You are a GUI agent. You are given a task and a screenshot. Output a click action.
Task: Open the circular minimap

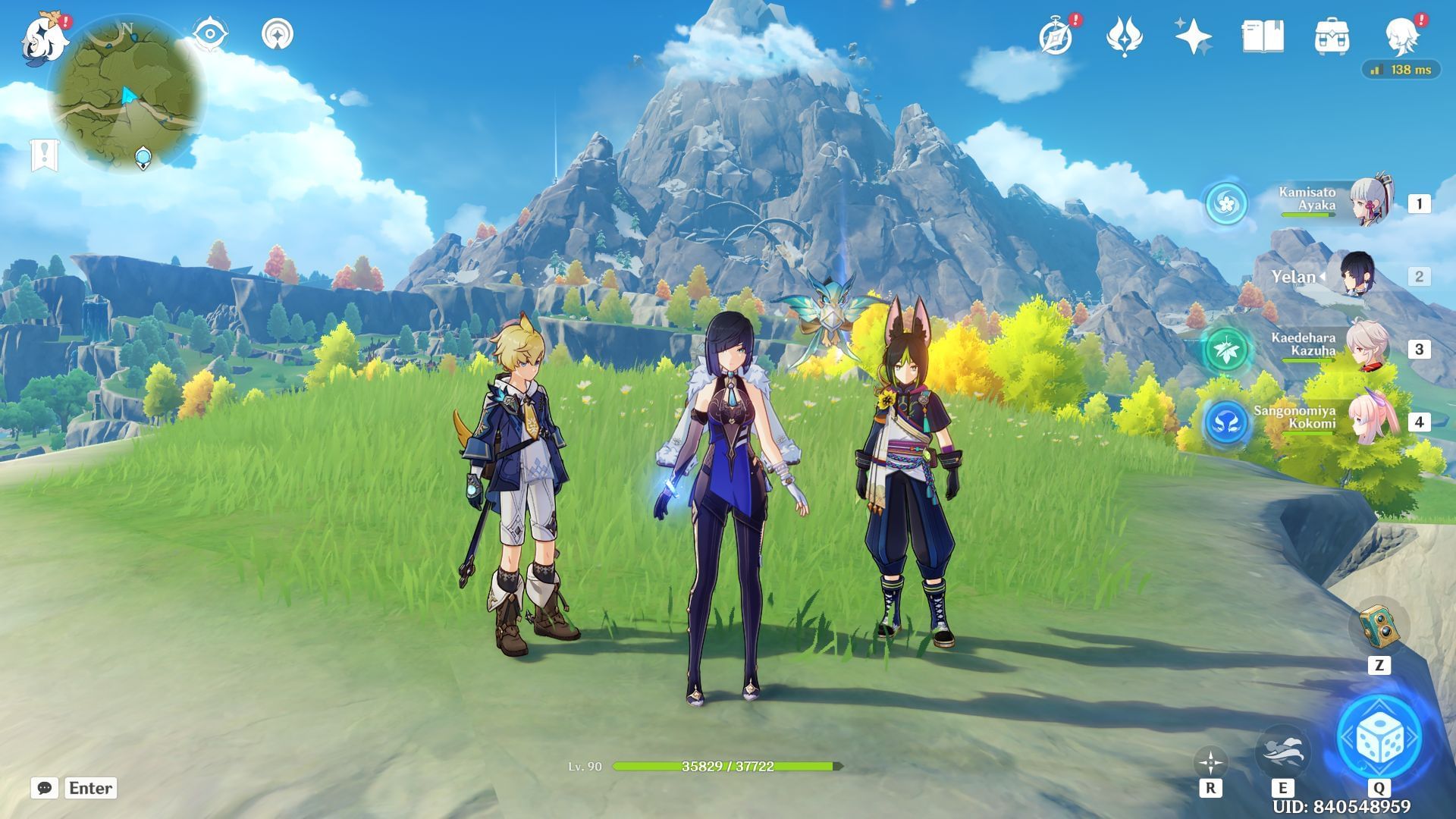click(x=127, y=94)
